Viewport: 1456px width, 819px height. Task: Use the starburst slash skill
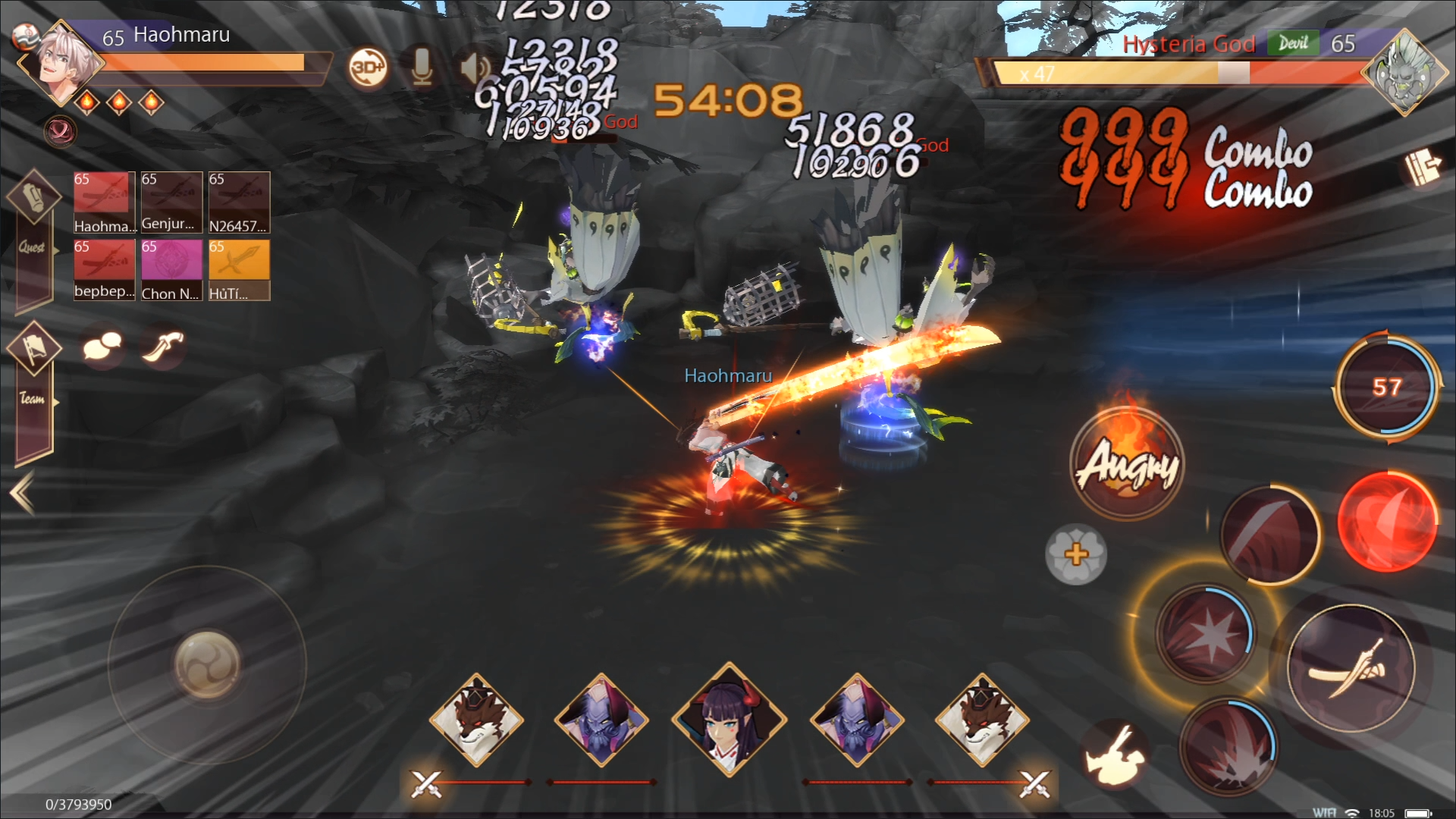point(1206,634)
